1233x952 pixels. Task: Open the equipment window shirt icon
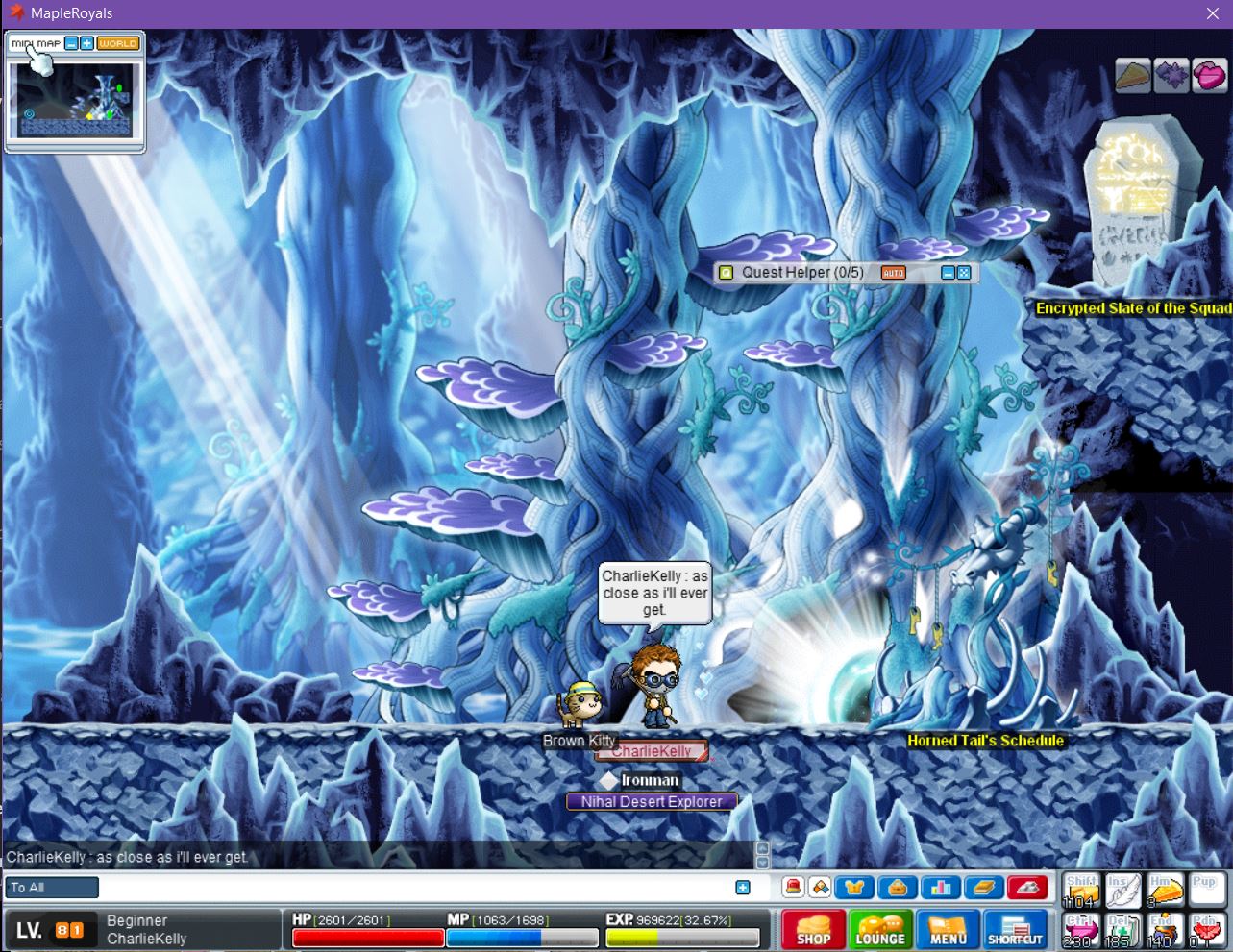(x=853, y=888)
